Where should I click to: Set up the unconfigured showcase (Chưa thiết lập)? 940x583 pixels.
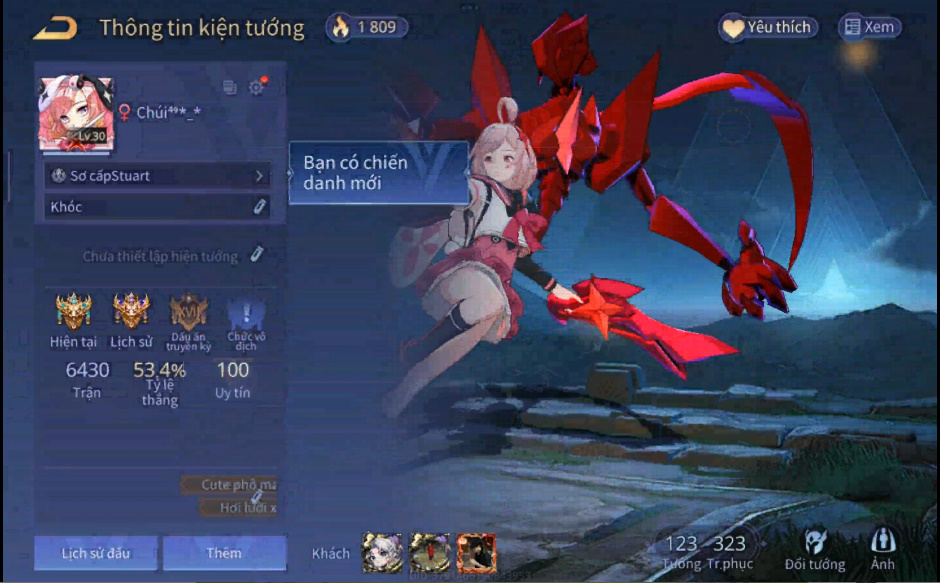click(172, 256)
